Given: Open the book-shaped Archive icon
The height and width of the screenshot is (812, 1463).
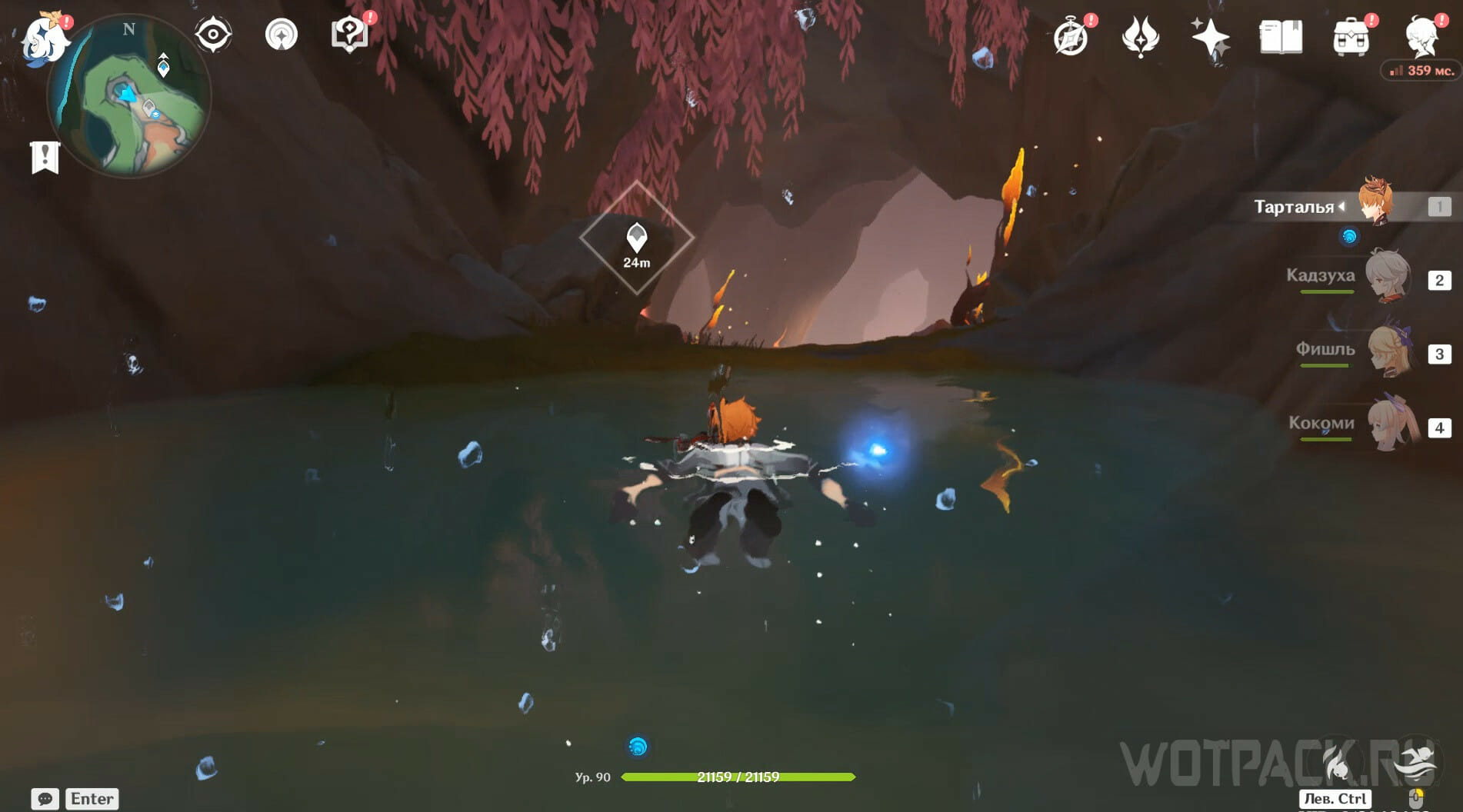Looking at the screenshot, I should tap(1281, 37).
